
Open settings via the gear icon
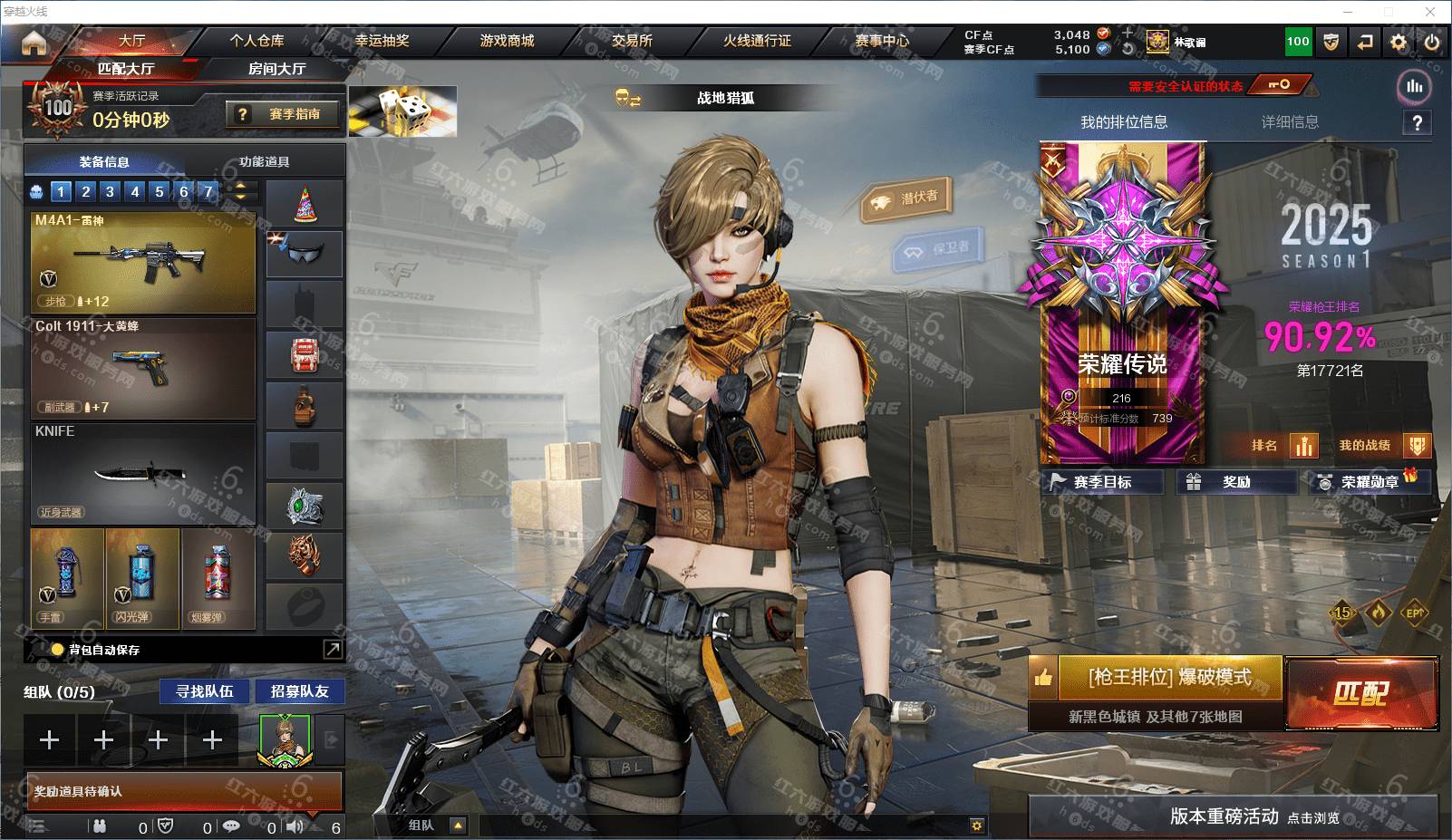click(1399, 42)
